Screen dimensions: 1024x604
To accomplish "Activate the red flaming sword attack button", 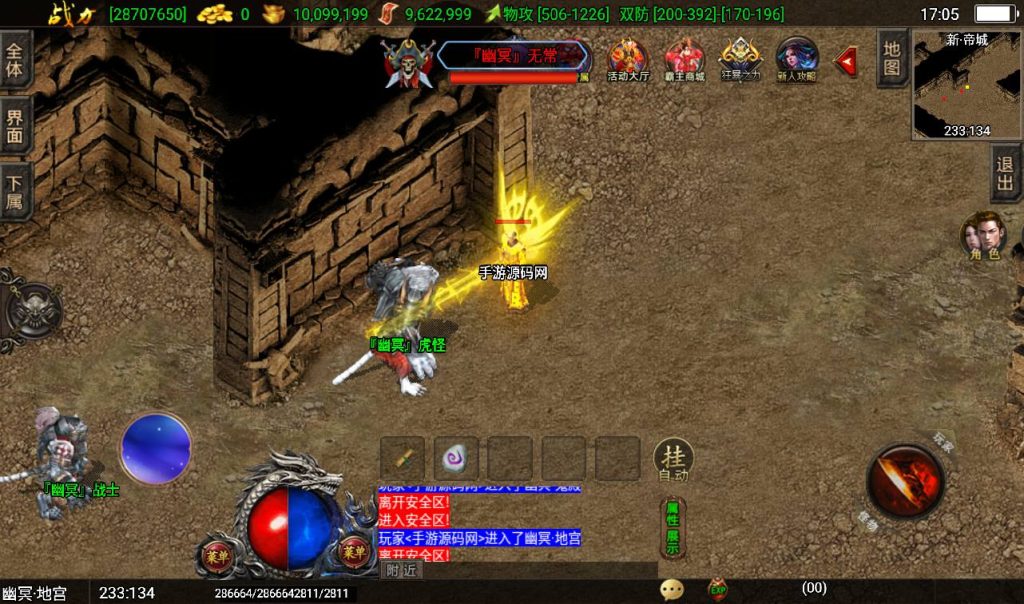I will coord(905,480).
